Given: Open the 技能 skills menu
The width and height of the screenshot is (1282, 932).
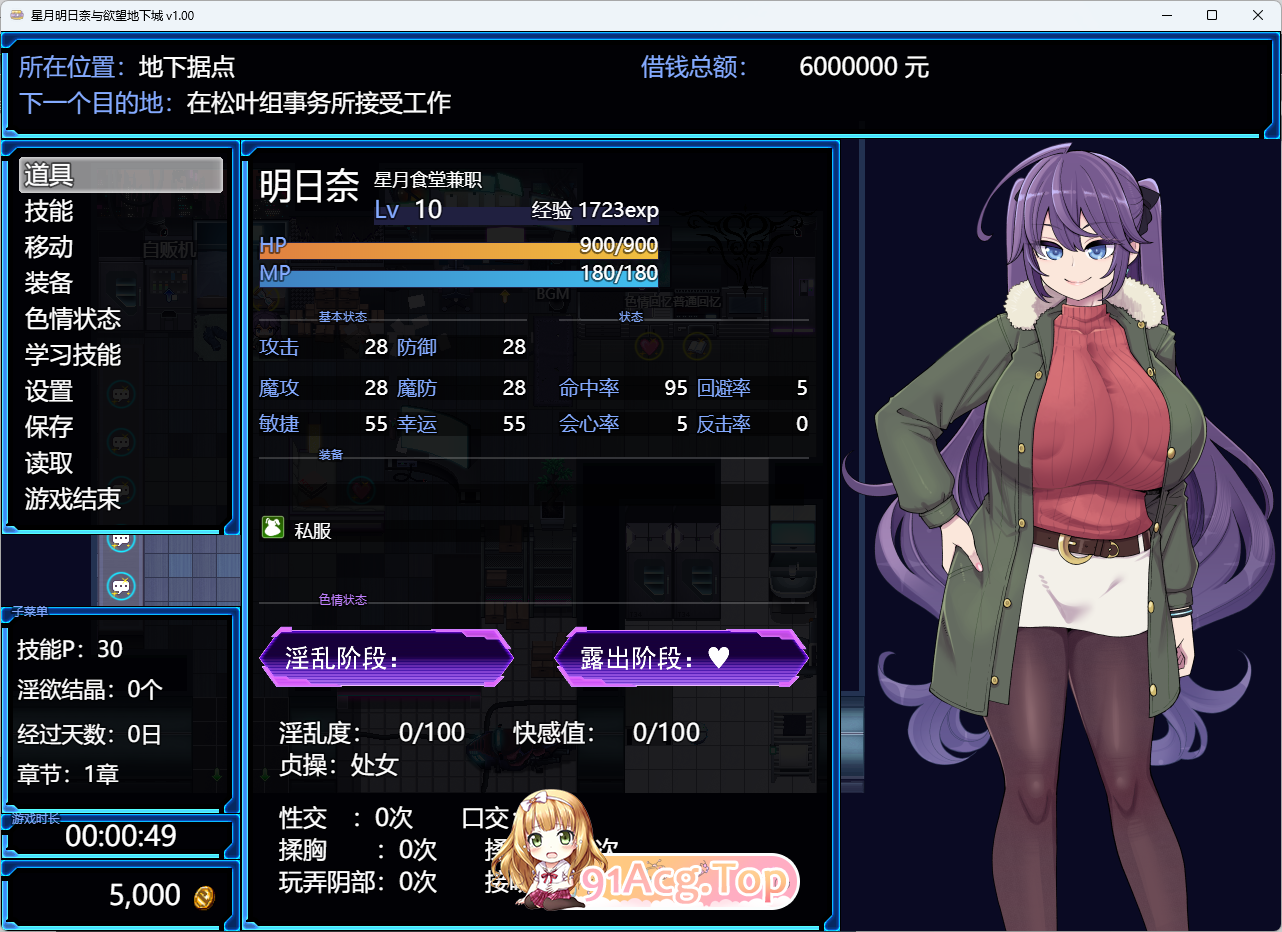Looking at the screenshot, I should pyautogui.click(x=47, y=211).
